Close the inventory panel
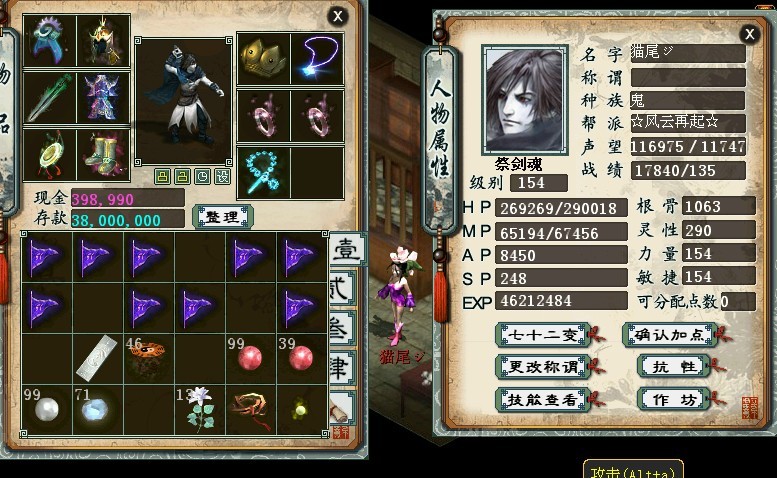 [339, 16]
